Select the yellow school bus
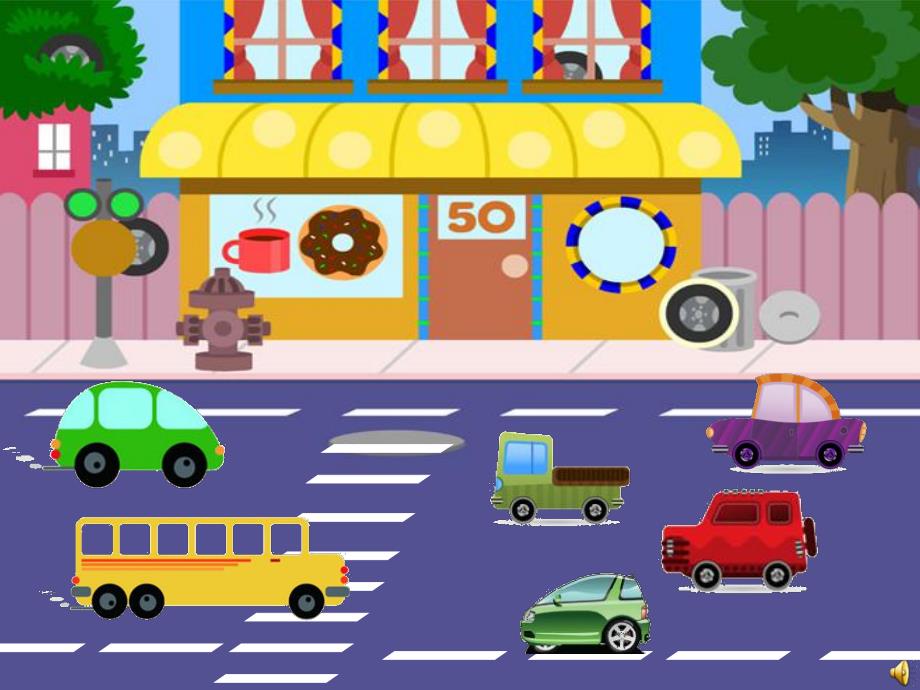The width and height of the screenshot is (920, 690). (208, 566)
